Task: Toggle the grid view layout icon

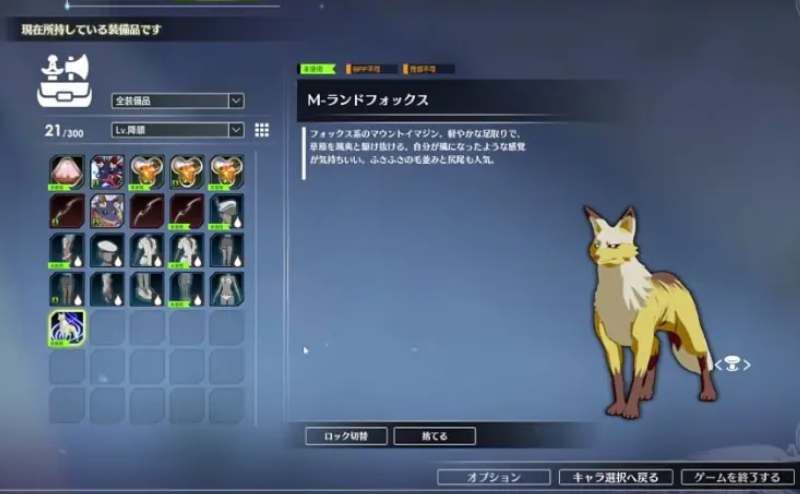Action: (262, 130)
